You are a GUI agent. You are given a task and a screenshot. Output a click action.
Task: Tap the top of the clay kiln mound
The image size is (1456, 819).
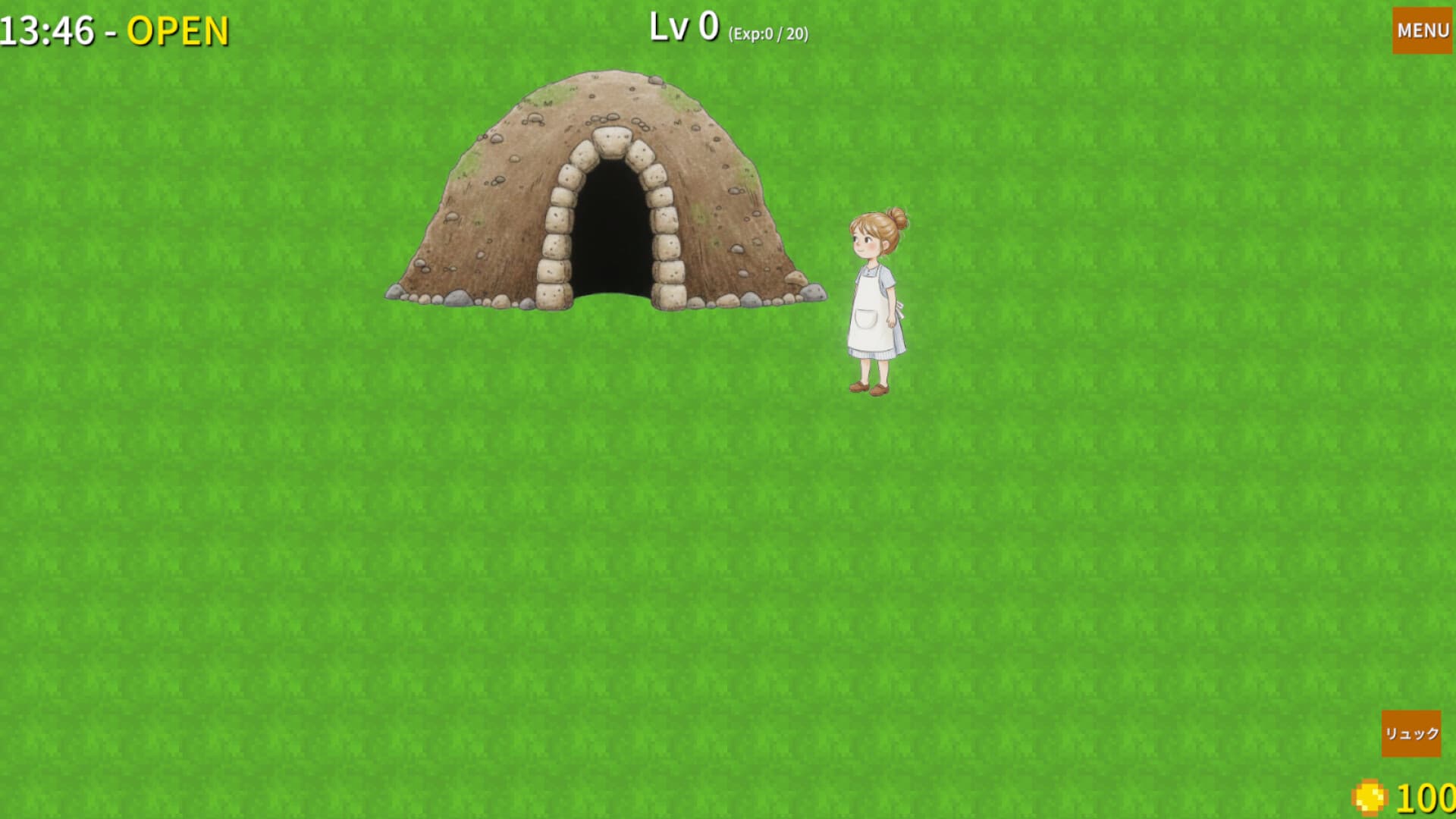[x=607, y=91]
